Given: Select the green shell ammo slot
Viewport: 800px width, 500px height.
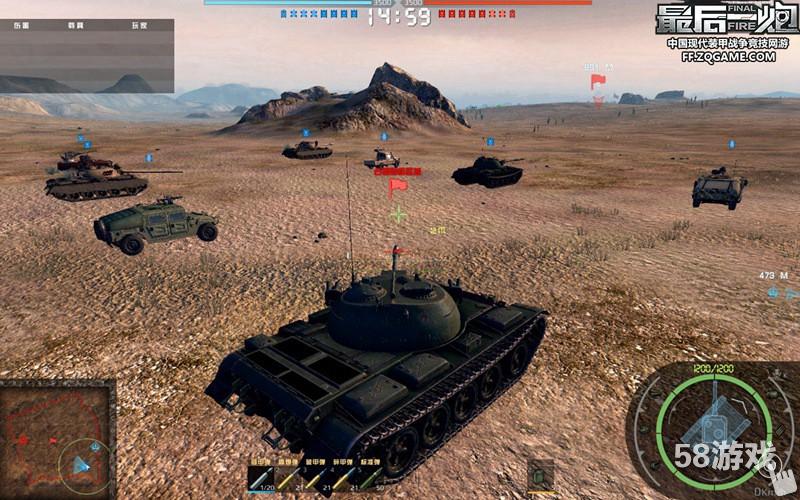Looking at the screenshot, I should pos(373,477).
